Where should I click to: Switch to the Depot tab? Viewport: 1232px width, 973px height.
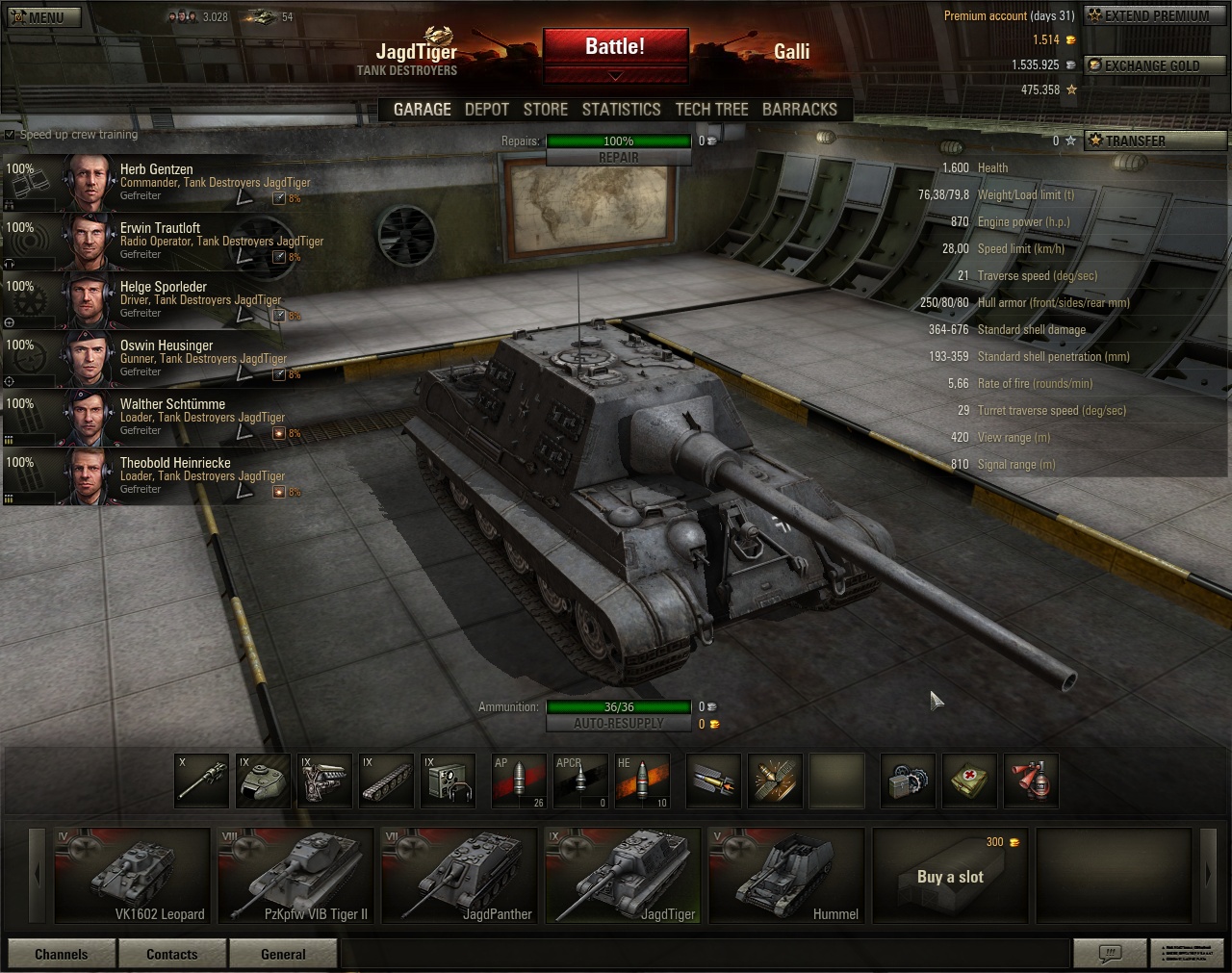pos(486,110)
